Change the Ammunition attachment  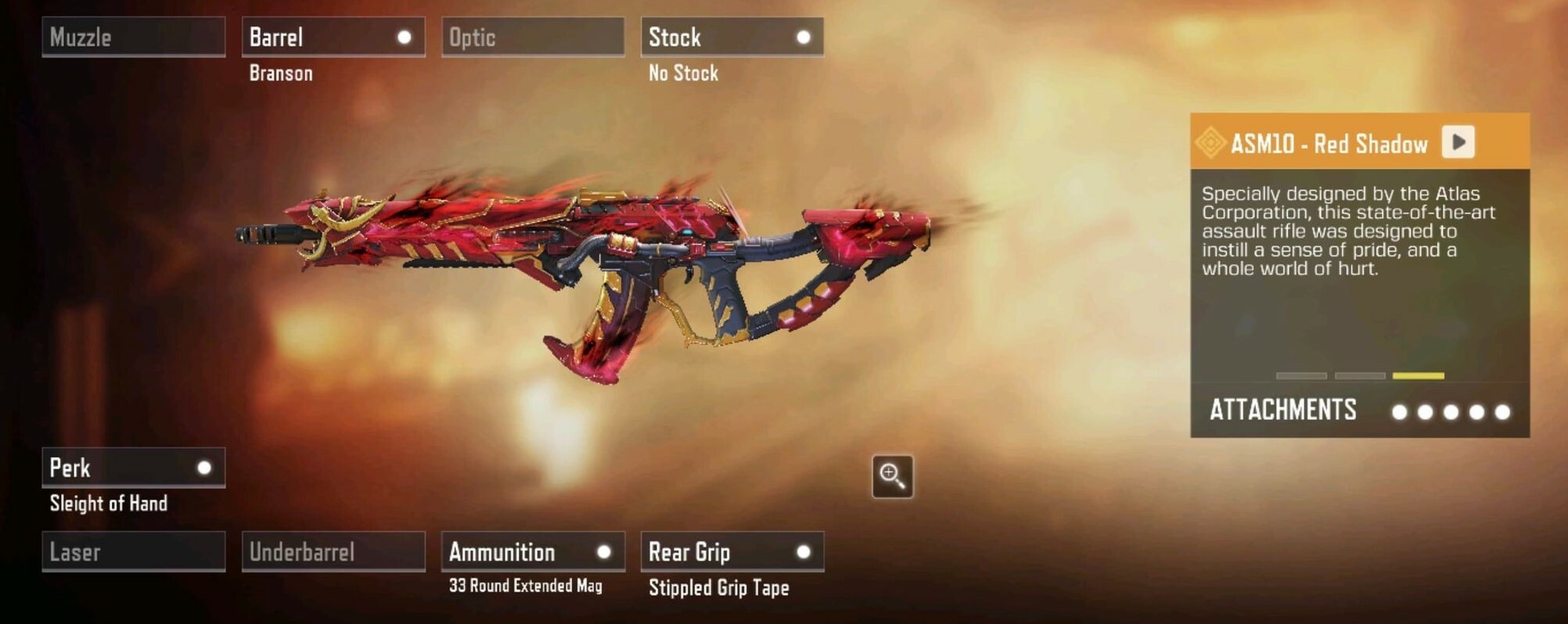coord(532,552)
